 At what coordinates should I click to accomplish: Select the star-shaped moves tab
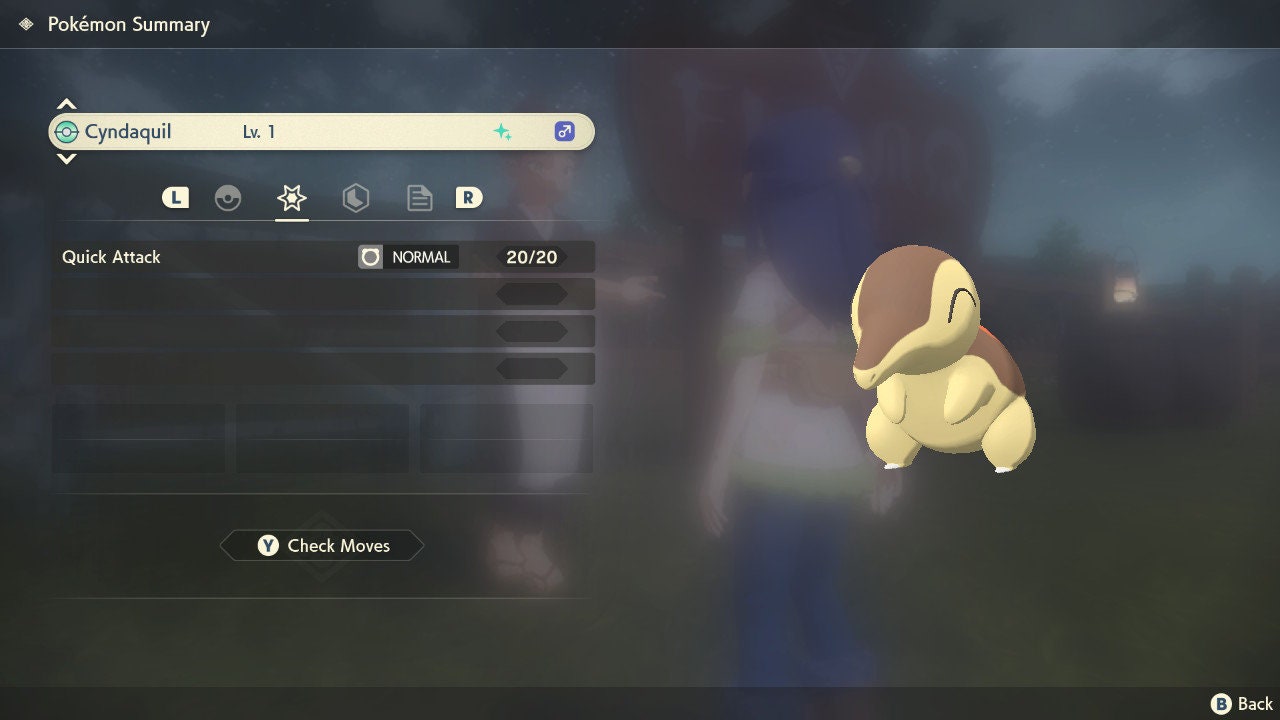coord(291,198)
